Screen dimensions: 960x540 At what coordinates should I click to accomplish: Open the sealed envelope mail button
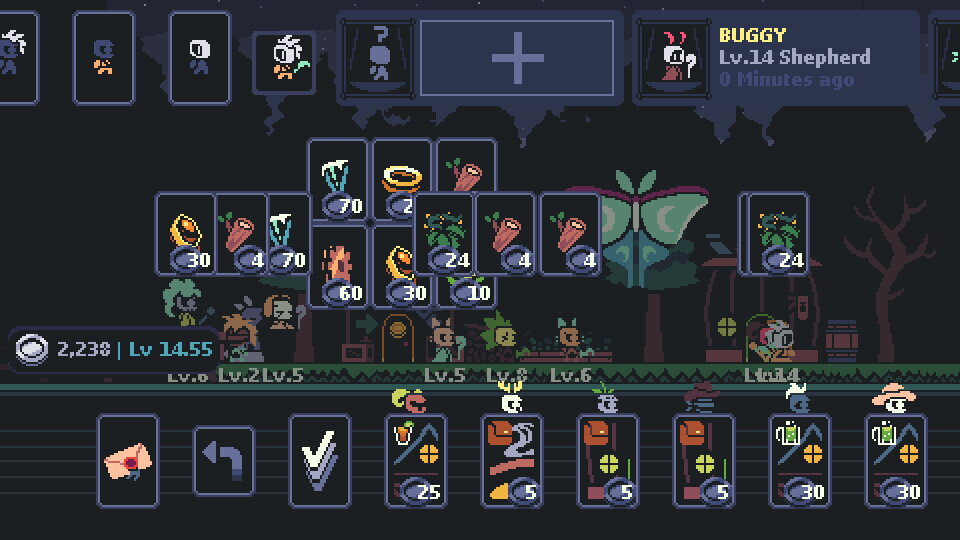coord(128,460)
